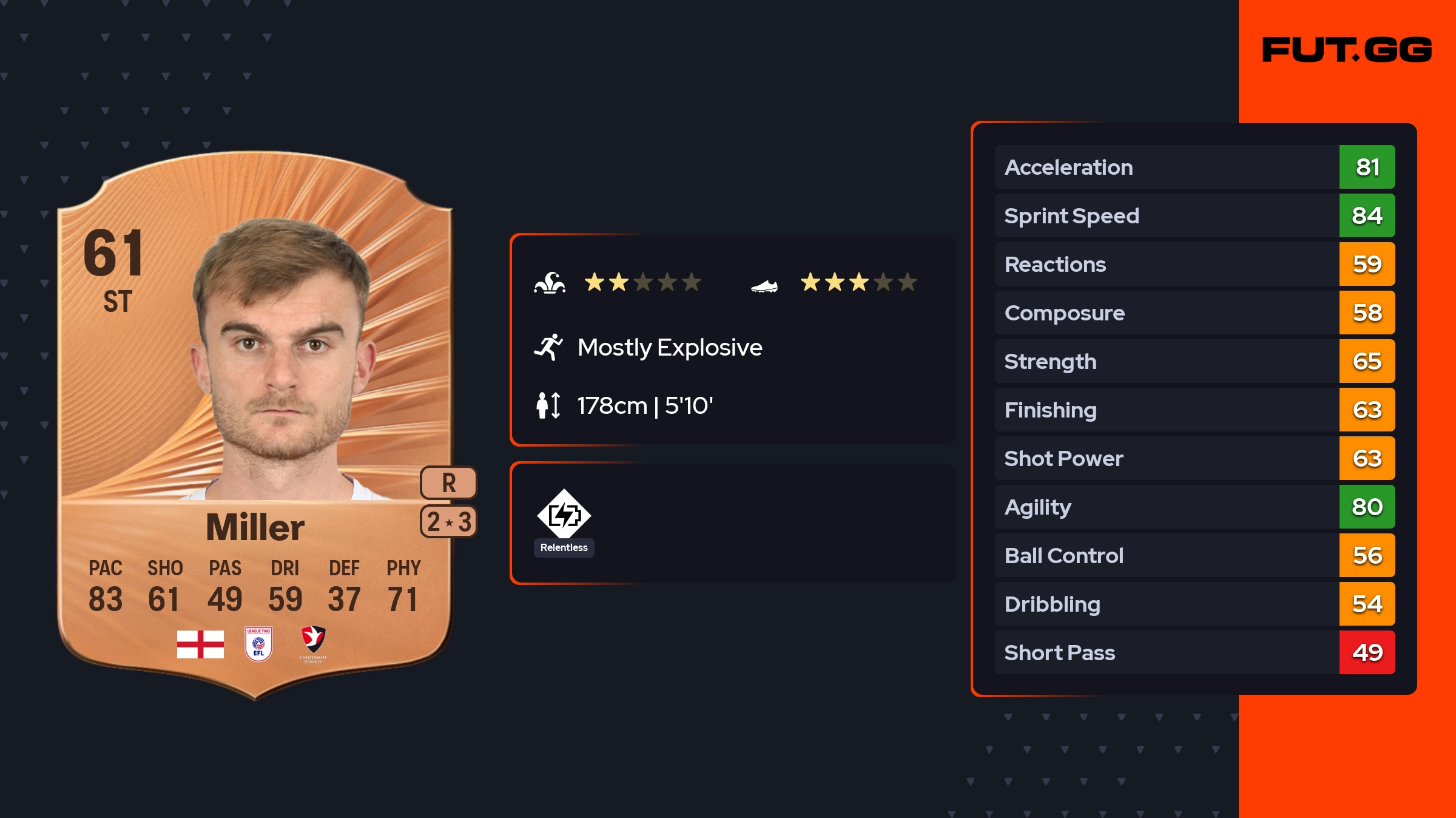Choose the Agility stat row
The width and height of the screenshot is (1456, 818).
1194,507
